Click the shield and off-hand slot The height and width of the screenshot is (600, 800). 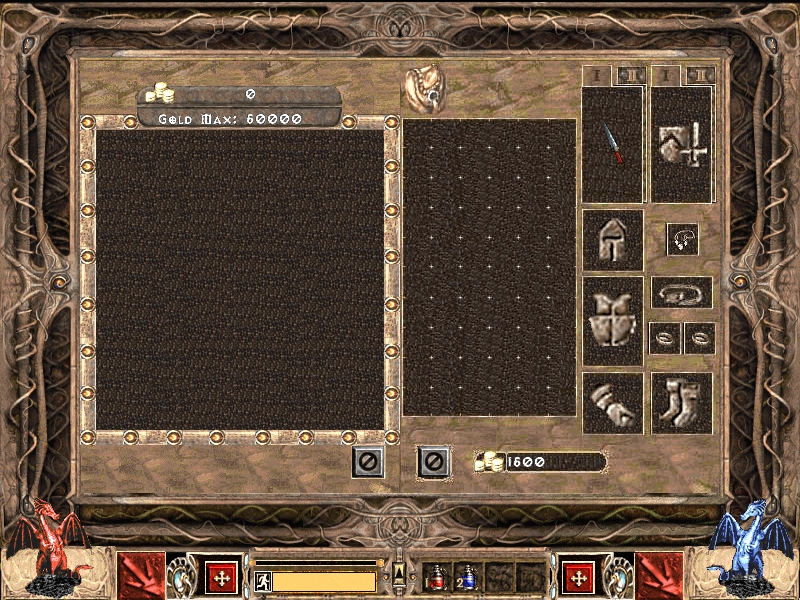pos(682,144)
